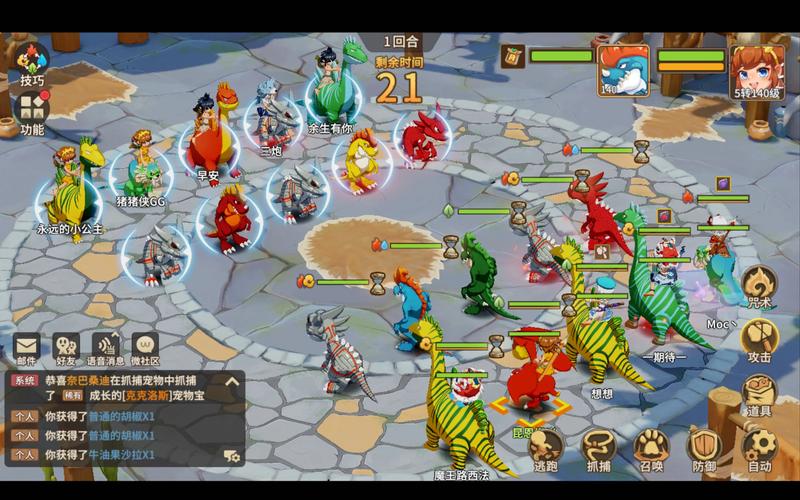This screenshot has height=500, width=800.
Task: Open the 好友 friends list
Action: point(66,348)
